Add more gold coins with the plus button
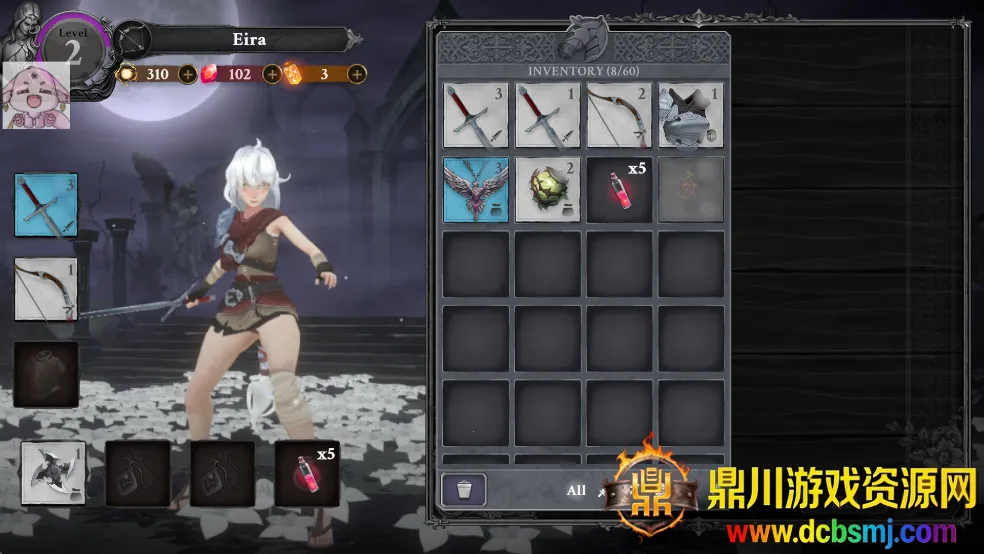This screenshot has height=554, width=984. click(187, 73)
